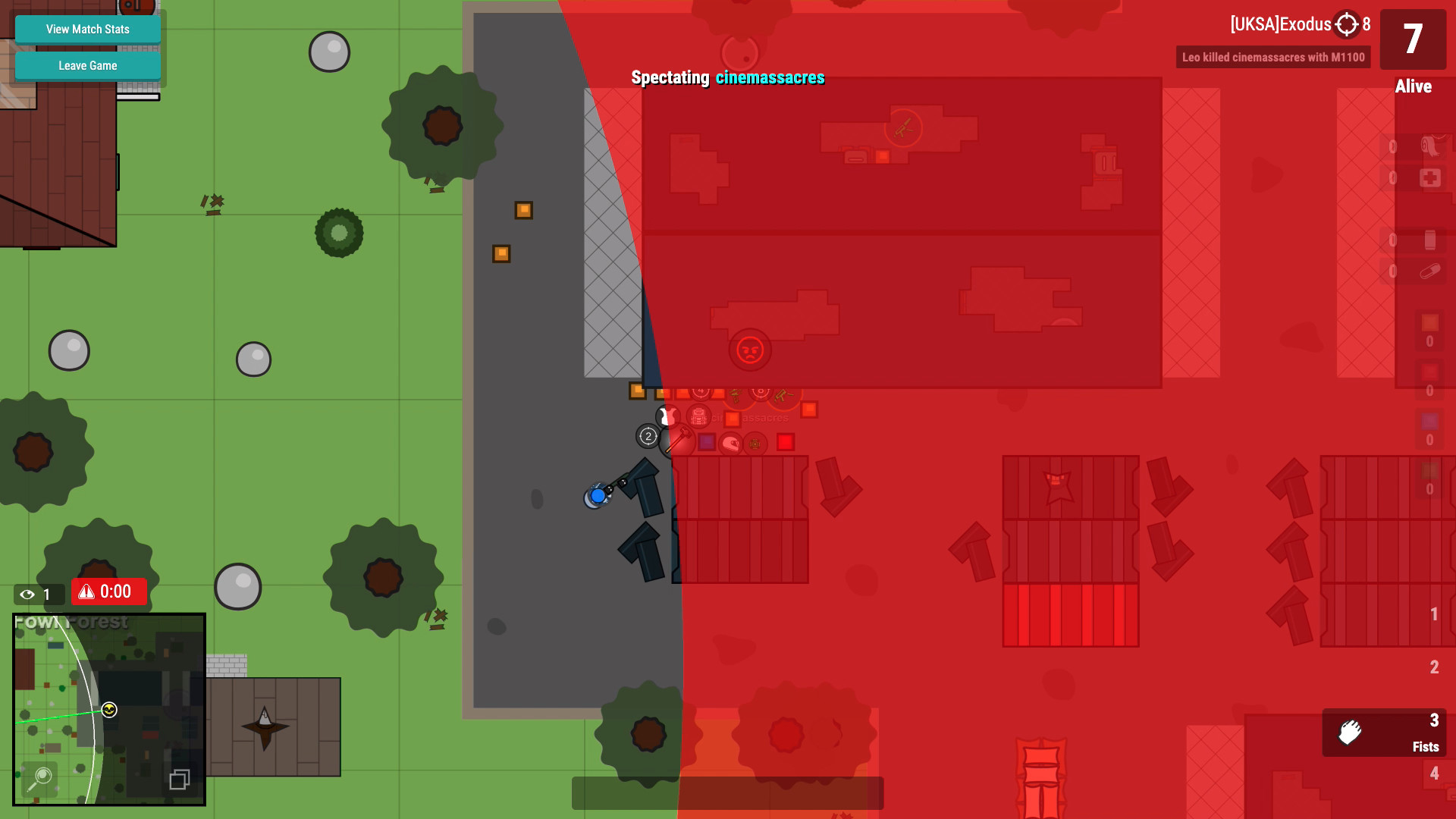Open the frag grenade count indicator
Image resolution: width=1456 pixels, height=819 pixels.
(x=1429, y=323)
